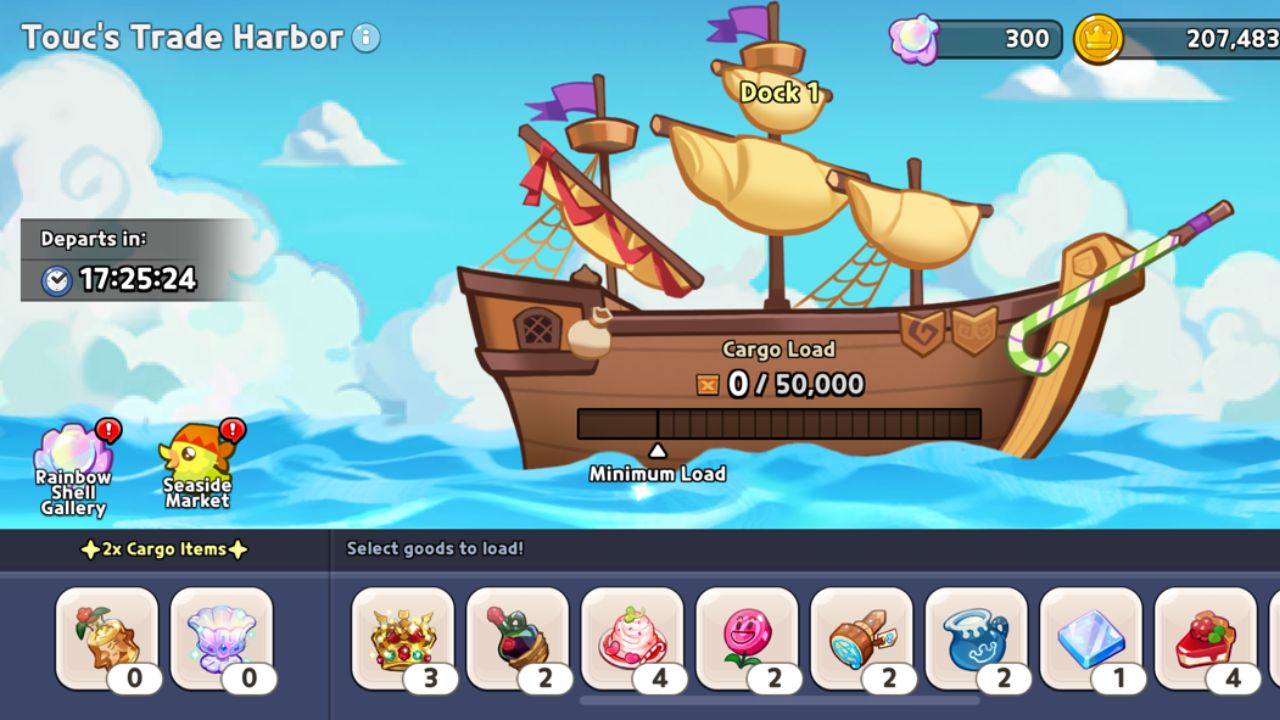Image resolution: width=1280 pixels, height=720 pixels.
Task: Click the gold coin currency icon
Action: click(1096, 39)
